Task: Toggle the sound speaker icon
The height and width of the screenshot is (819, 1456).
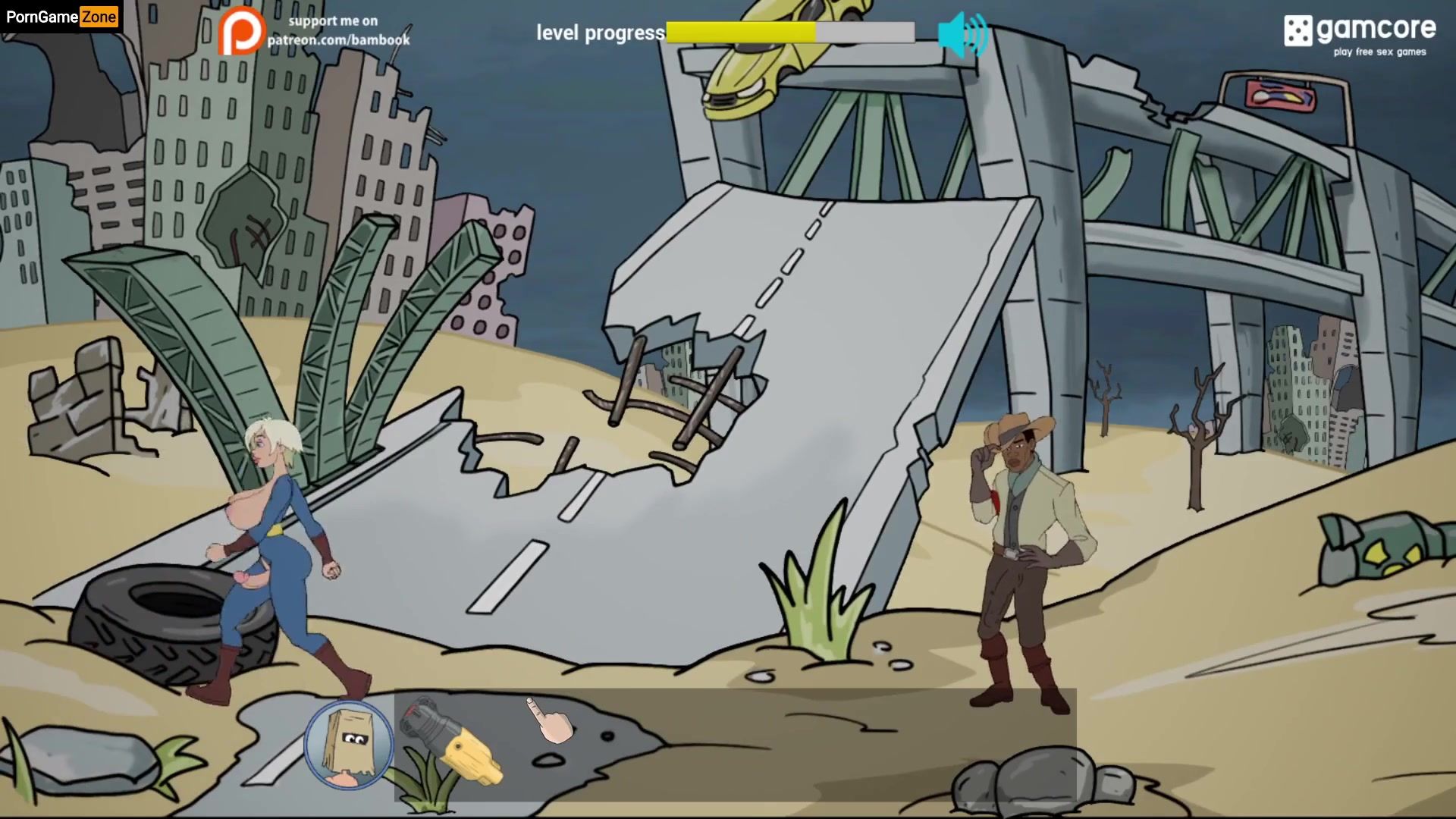Action: pos(962,34)
